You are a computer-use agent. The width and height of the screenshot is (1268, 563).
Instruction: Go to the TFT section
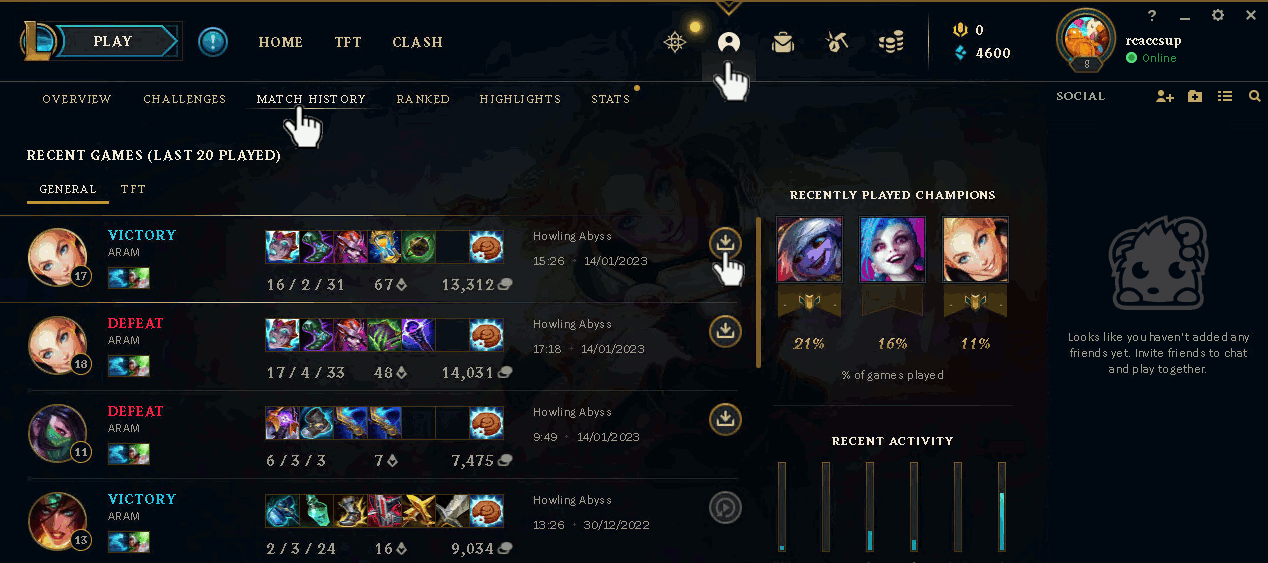pos(348,42)
